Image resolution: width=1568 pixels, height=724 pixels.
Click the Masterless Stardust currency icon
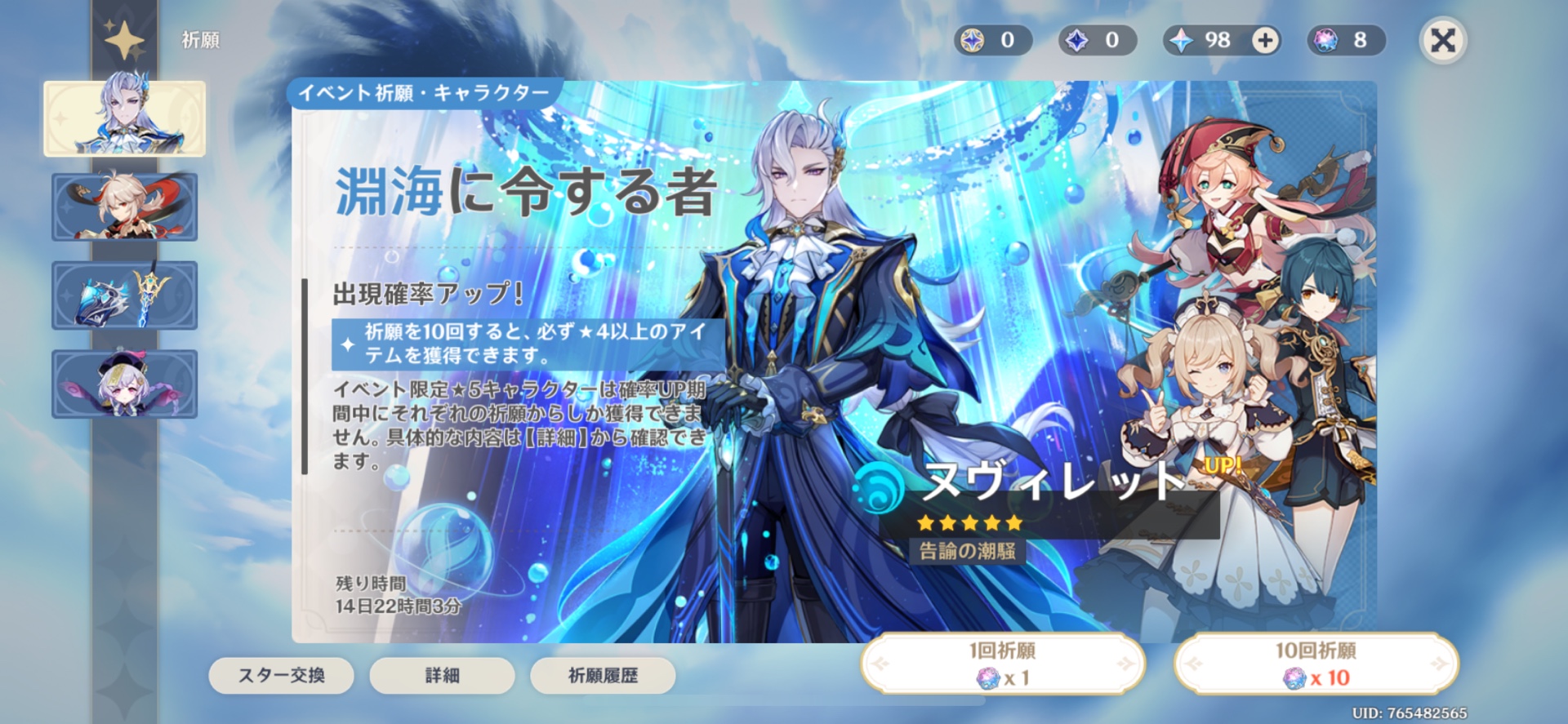1075,38
